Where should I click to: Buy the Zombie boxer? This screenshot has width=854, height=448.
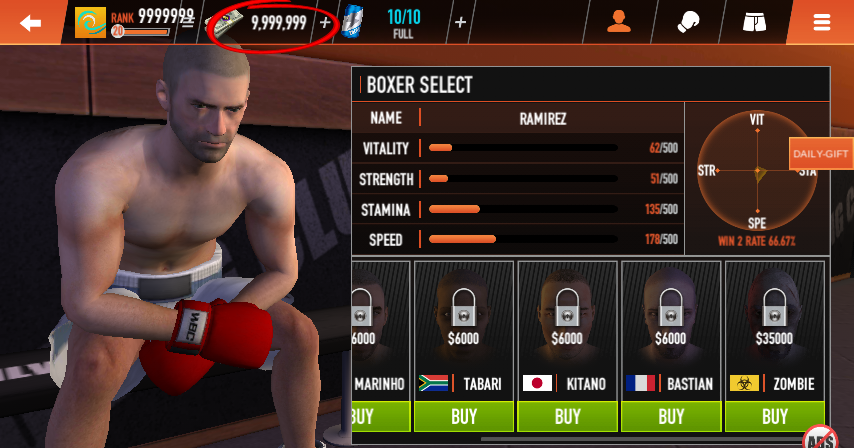pyautogui.click(x=775, y=416)
